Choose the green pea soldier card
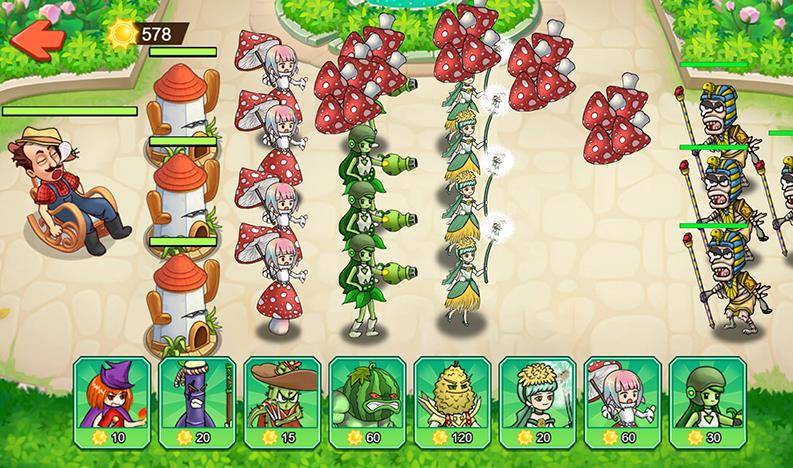The width and height of the screenshot is (793, 468). click(708, 402)
